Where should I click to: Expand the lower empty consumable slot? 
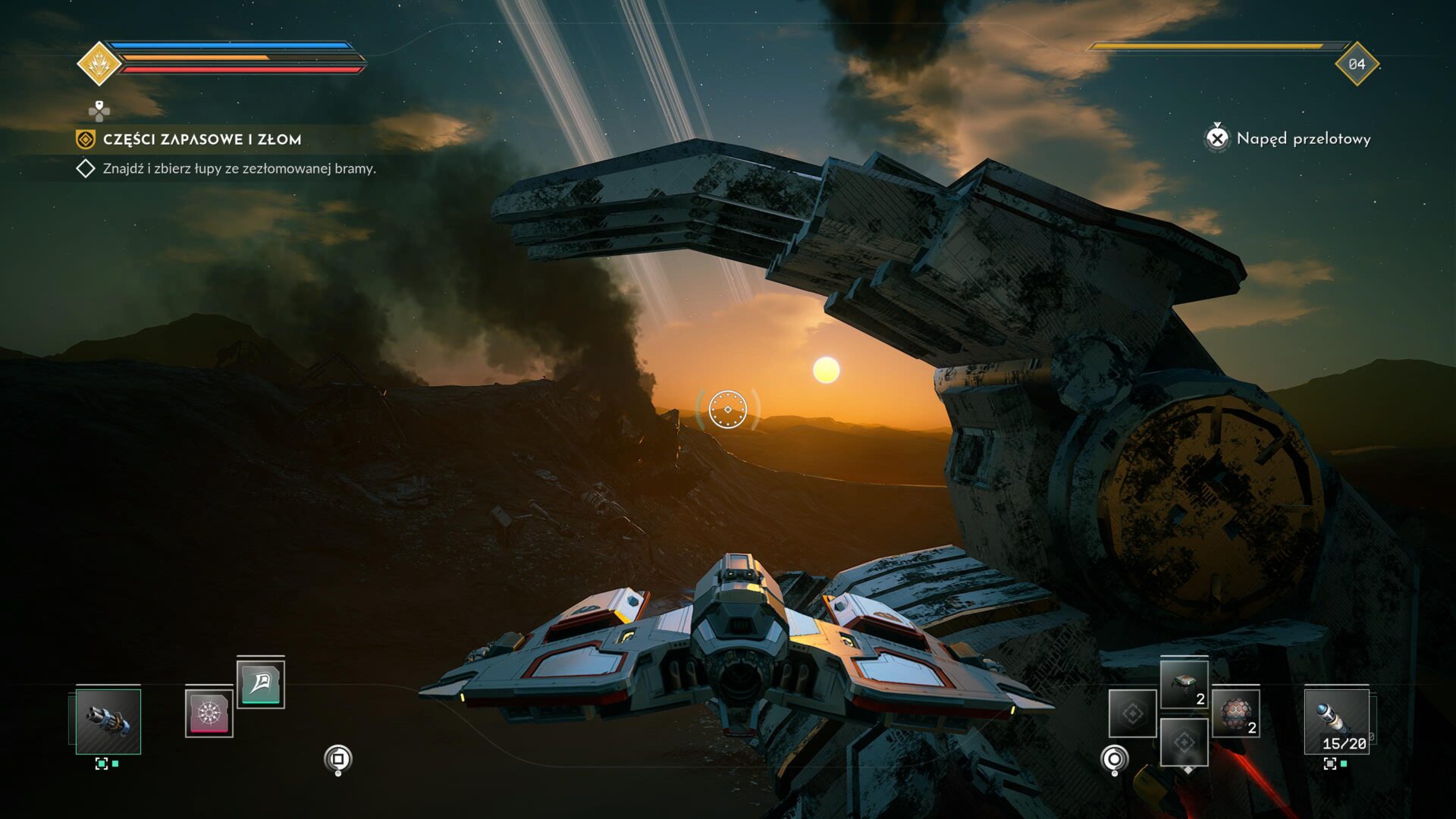[1184, 742]
